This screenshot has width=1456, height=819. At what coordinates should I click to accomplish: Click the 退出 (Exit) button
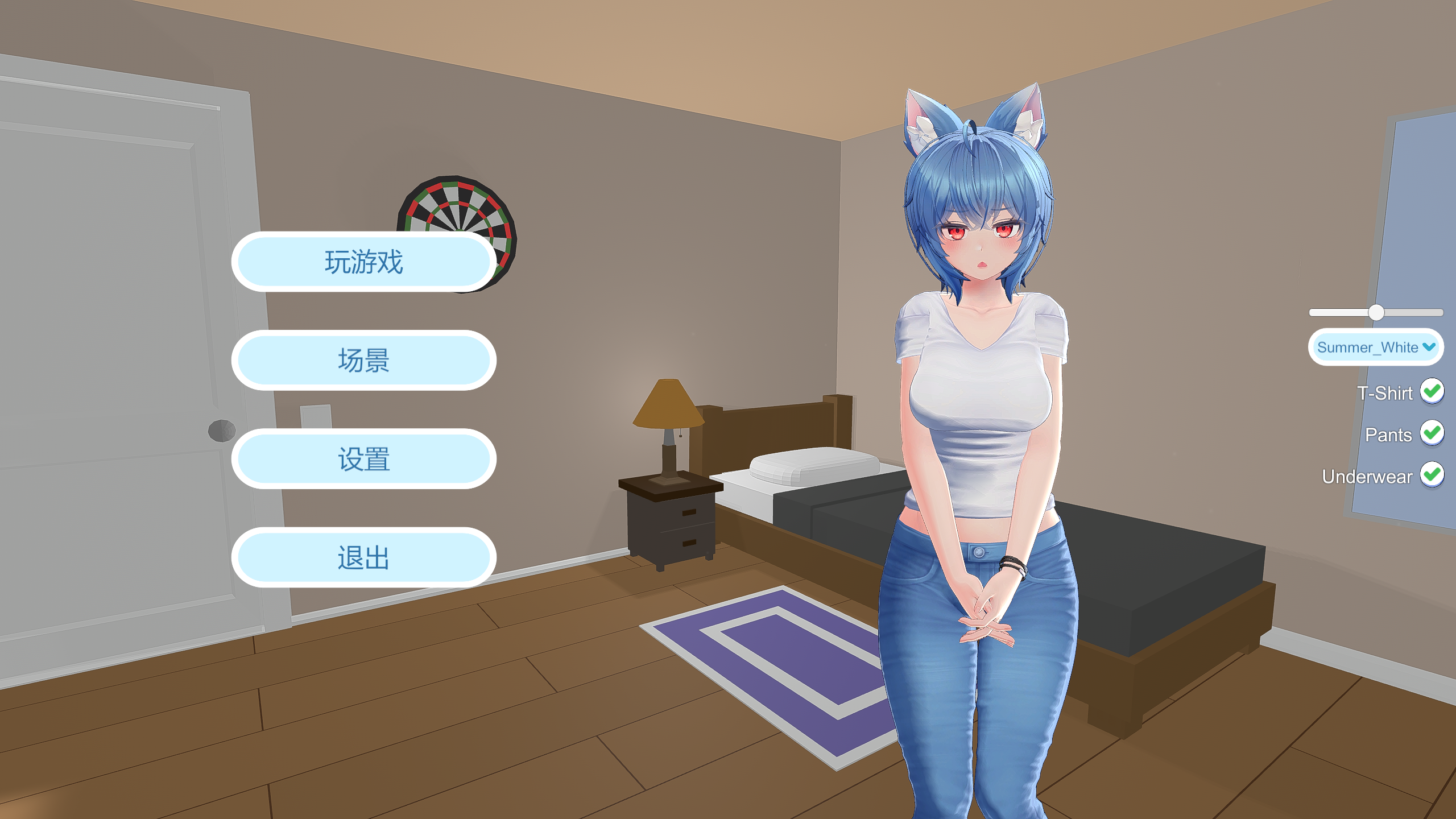click(363, 557)
